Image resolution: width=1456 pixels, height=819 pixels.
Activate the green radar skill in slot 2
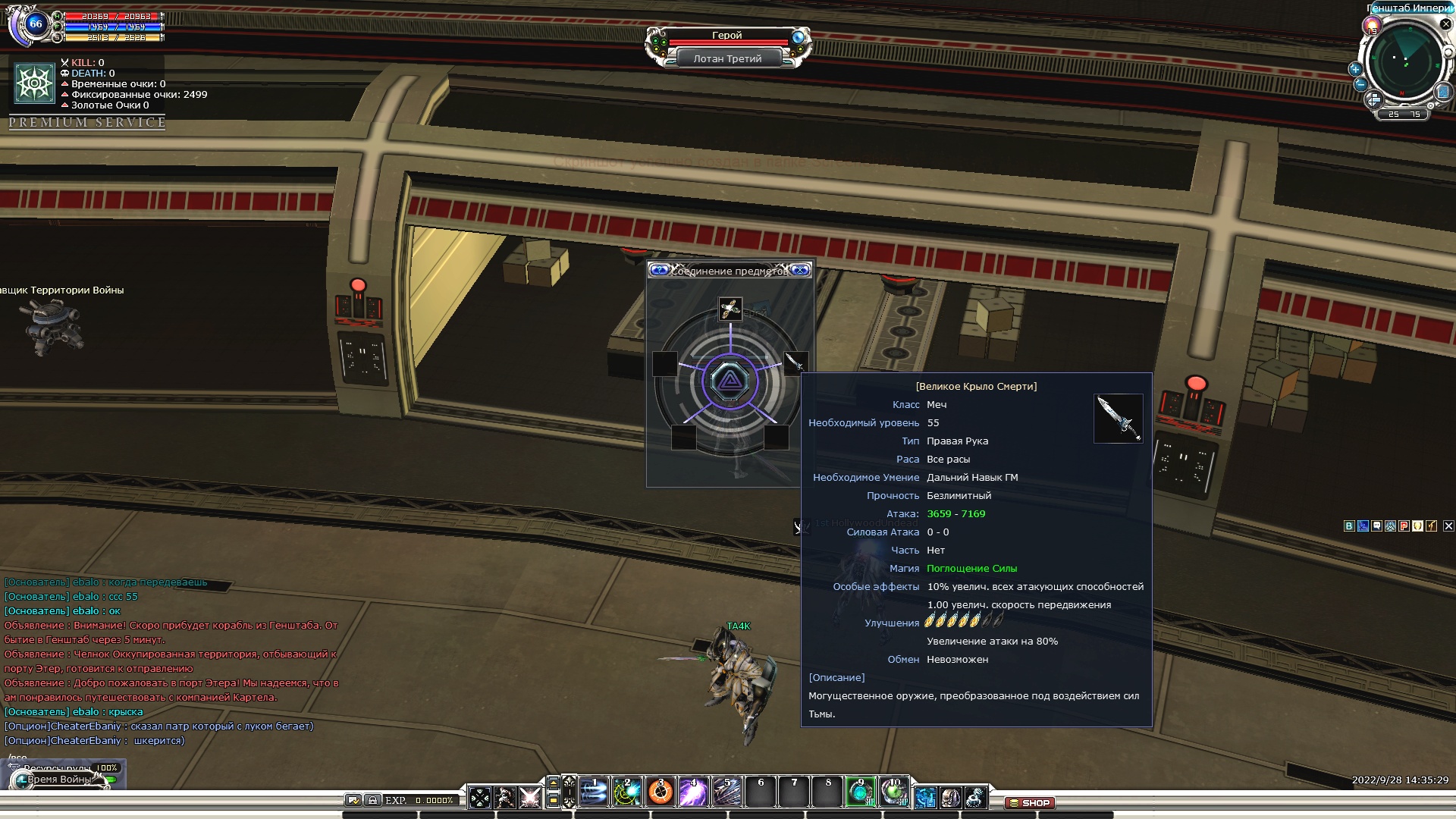coord(627,792)
